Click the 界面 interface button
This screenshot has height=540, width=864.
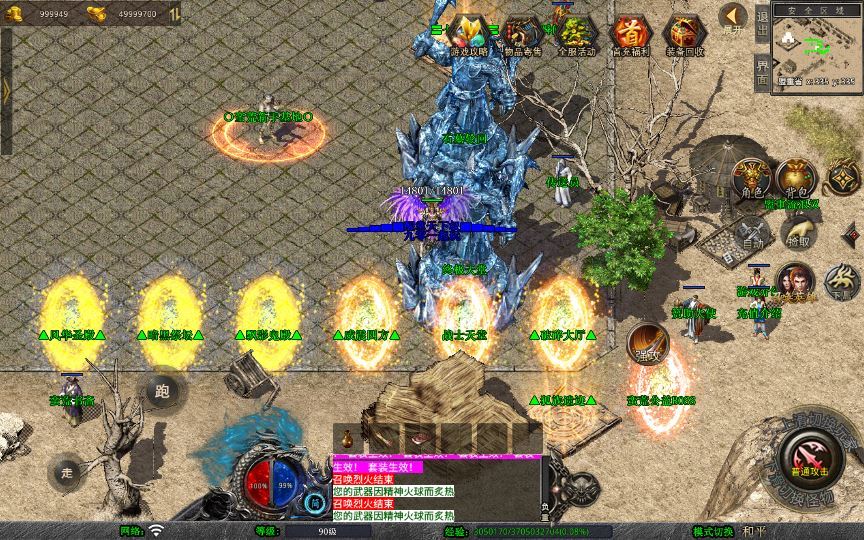click(762, 72)
